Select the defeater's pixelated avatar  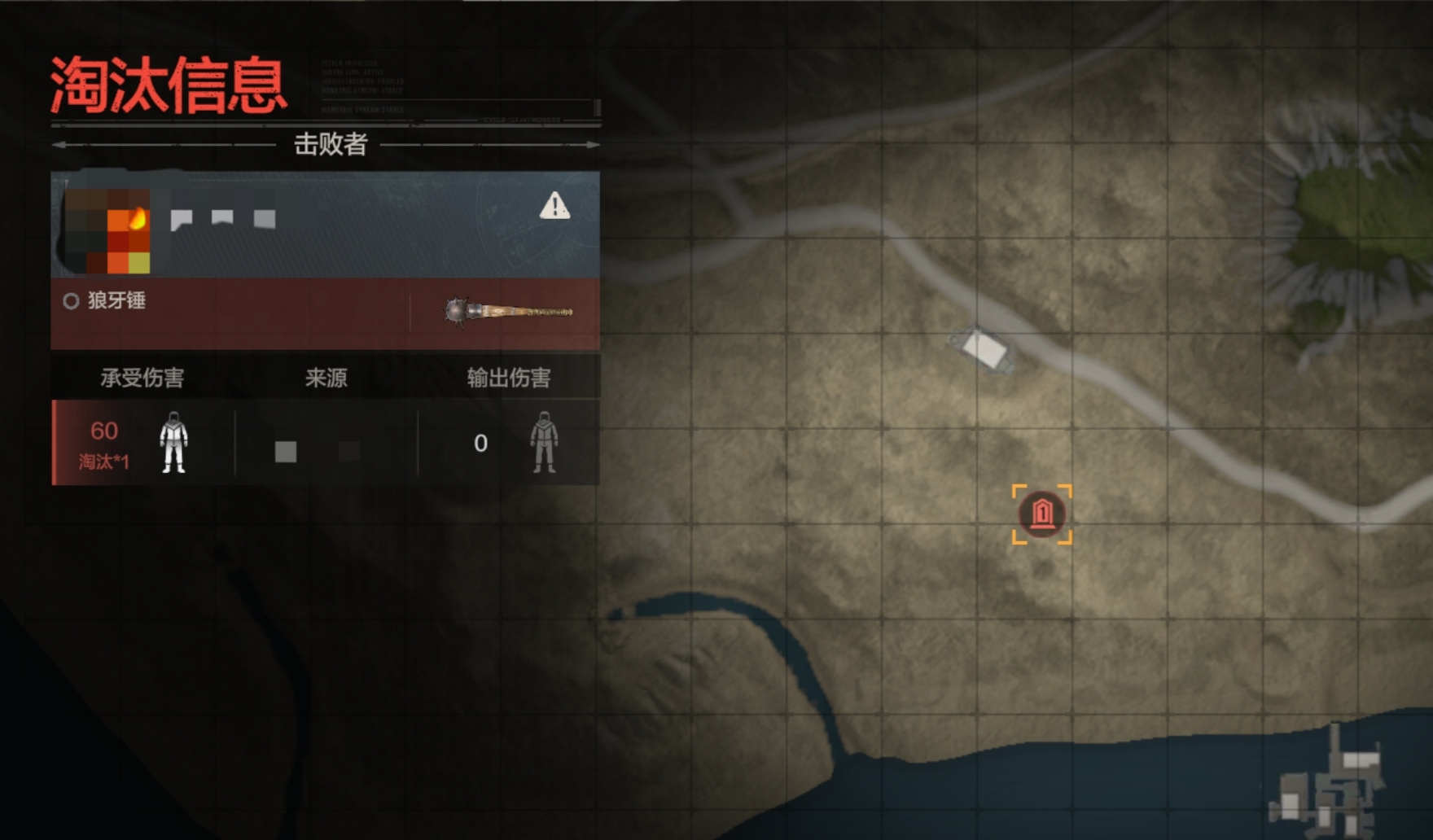(107, 230)
